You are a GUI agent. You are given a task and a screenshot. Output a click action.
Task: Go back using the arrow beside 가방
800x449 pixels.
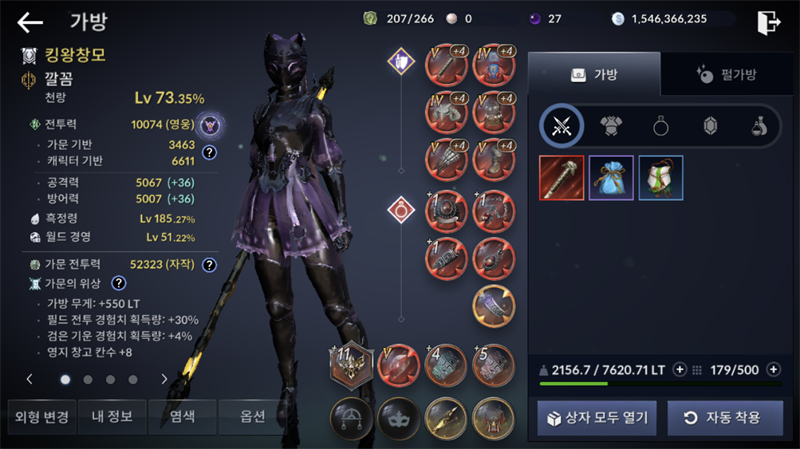coord(30,21)
